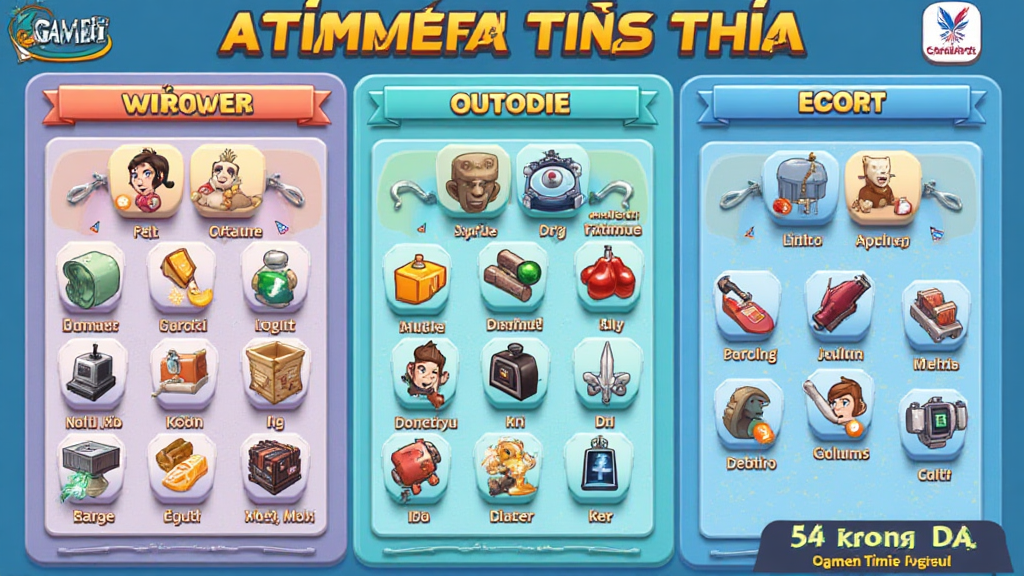Select the red-haired boy character tile
Viewport: 1024px width, 576px height.
(424, 372)
